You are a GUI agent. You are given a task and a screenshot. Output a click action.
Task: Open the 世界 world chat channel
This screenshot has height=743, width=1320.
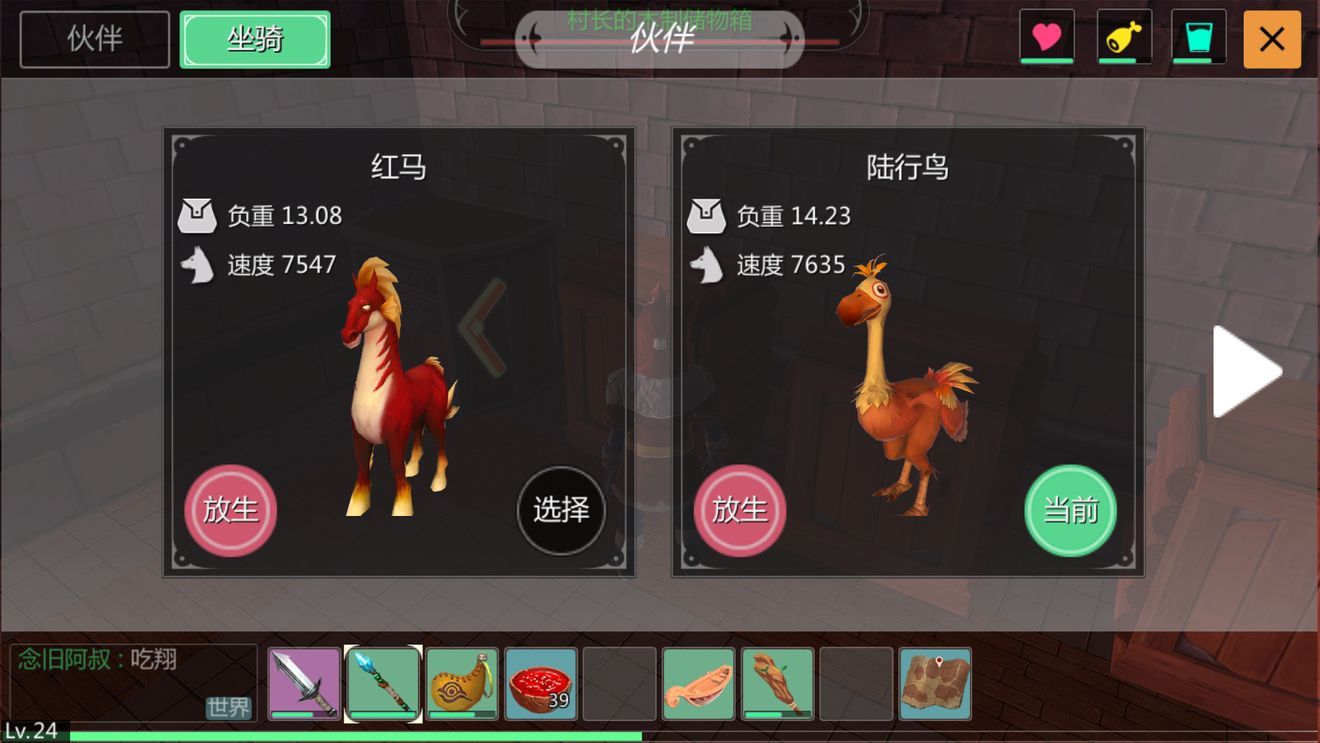tap(229, 707)
